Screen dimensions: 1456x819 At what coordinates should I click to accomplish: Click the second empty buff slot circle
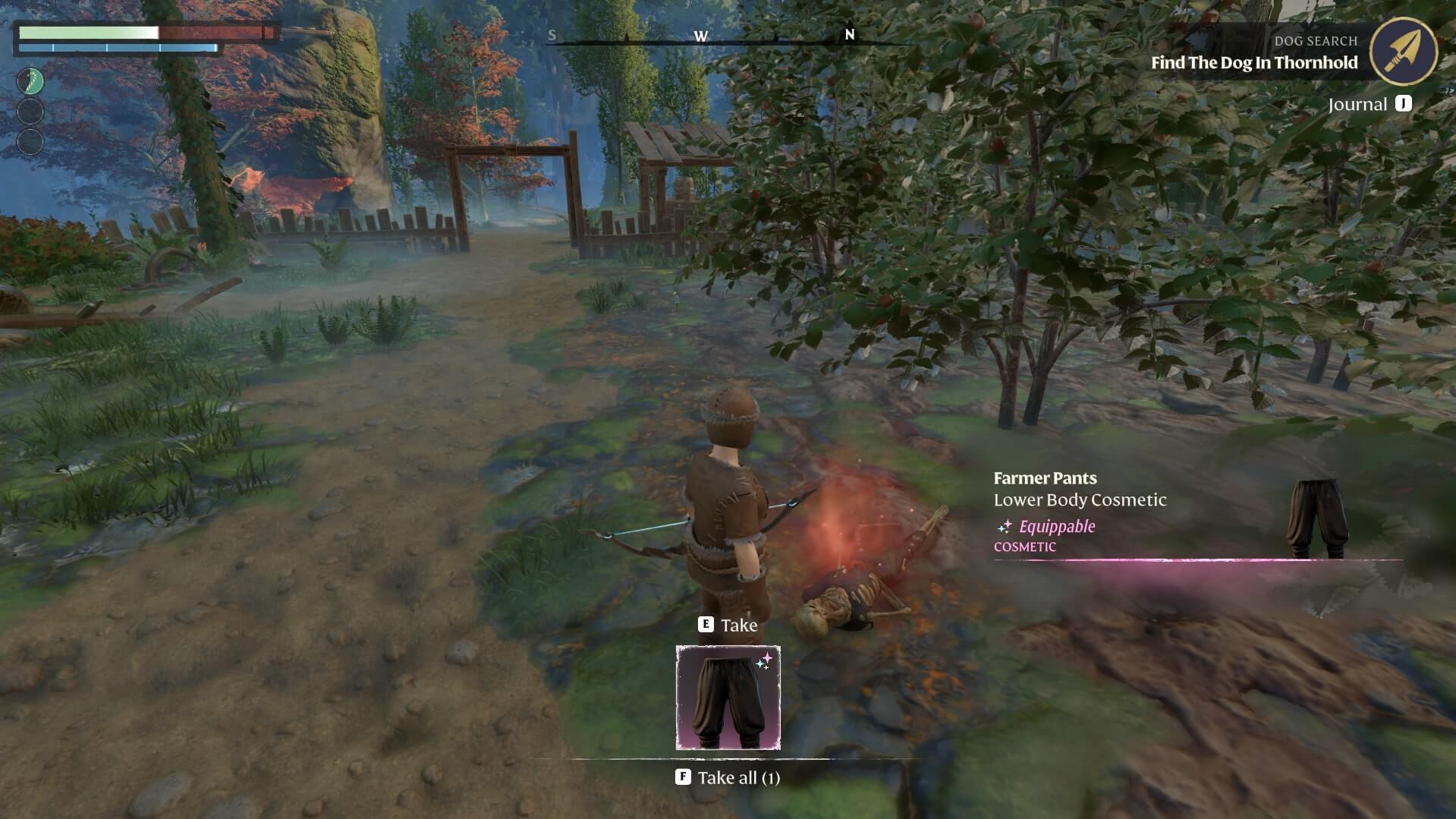tap(29, 140)
